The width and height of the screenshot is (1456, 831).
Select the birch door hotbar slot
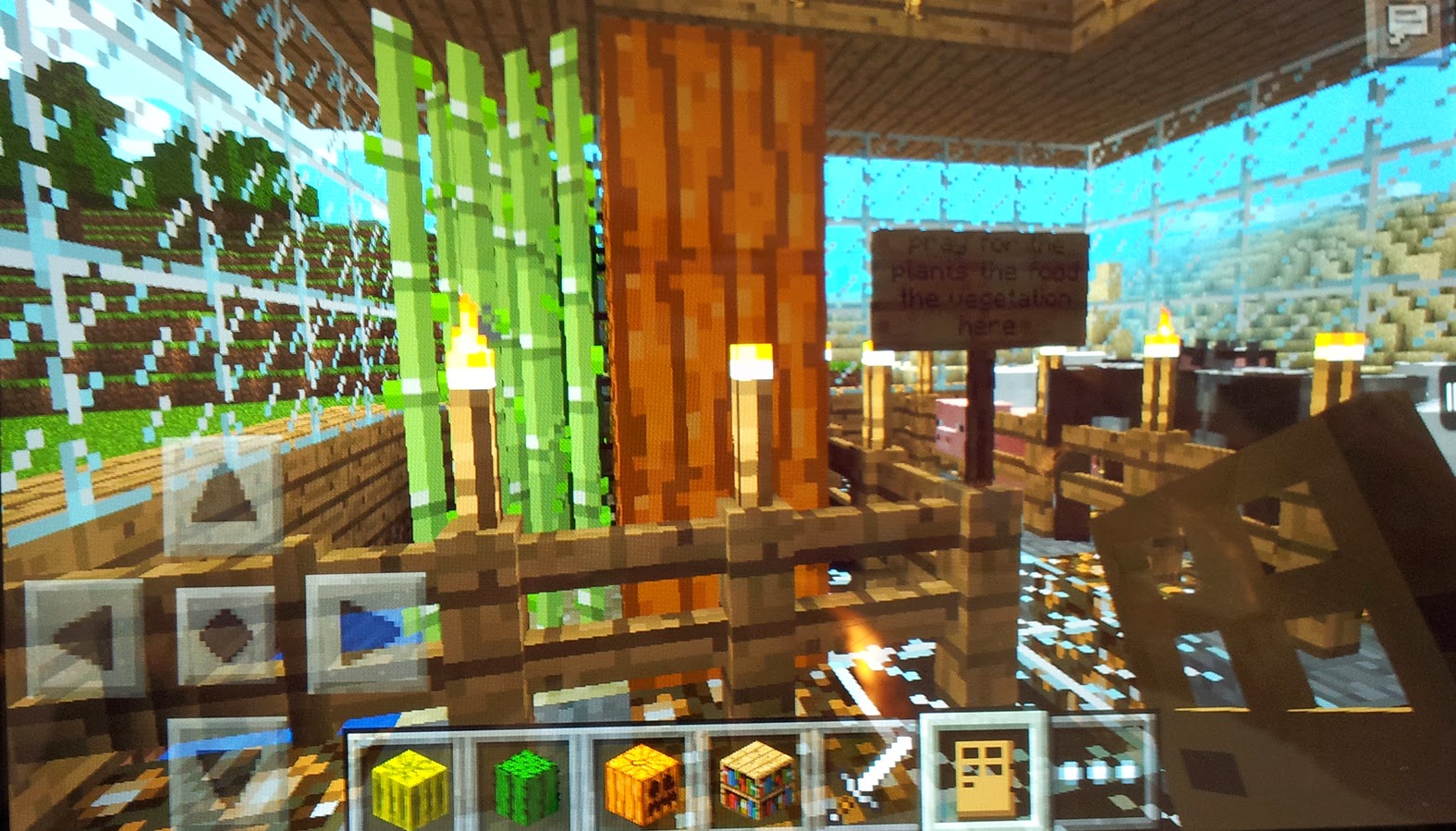tap(985, 779)
